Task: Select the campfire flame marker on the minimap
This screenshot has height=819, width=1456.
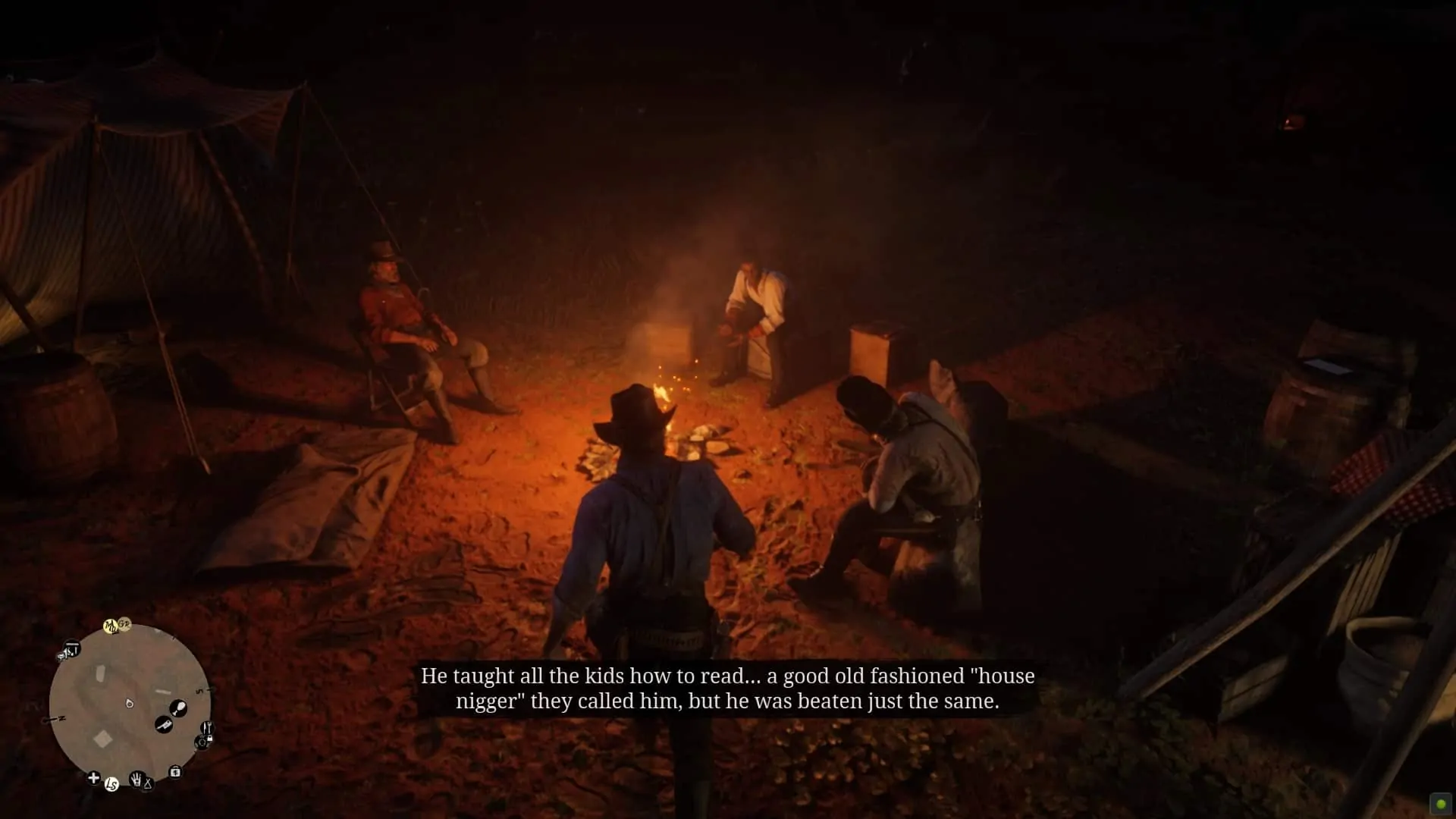Action: pyautogui.click(x=130, y=704)
